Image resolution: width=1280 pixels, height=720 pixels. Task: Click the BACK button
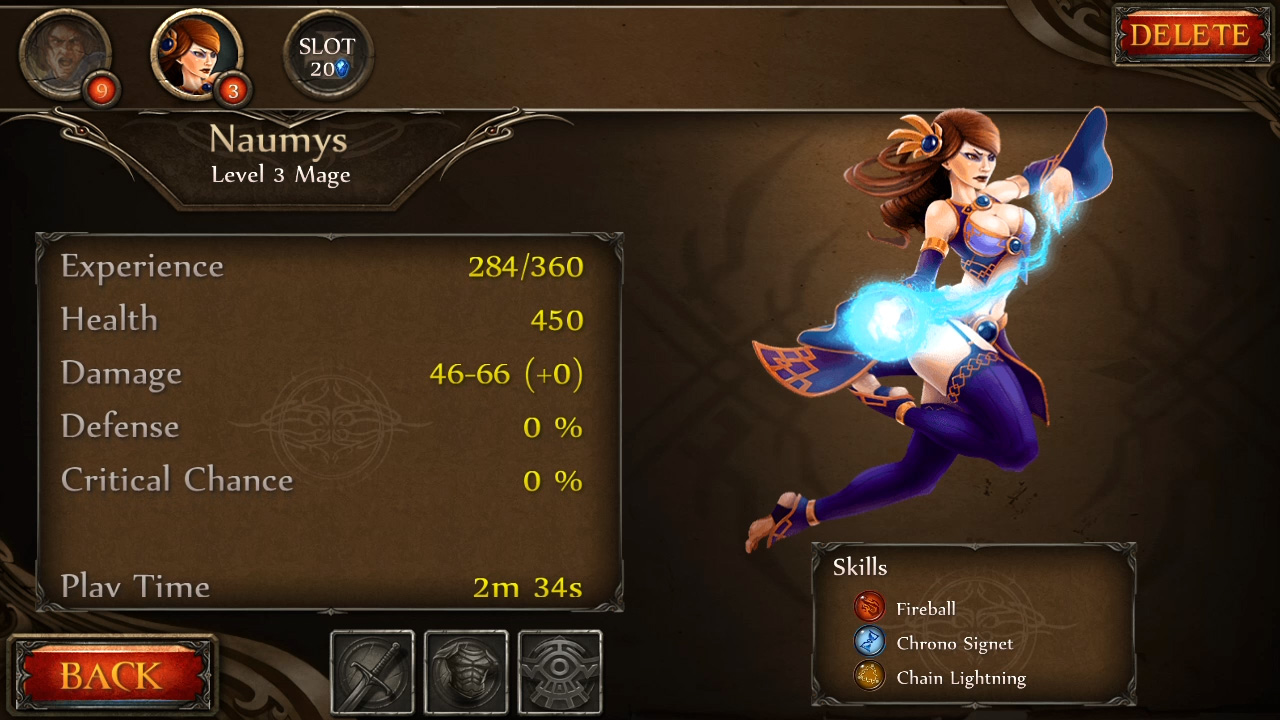click(113, 676)
